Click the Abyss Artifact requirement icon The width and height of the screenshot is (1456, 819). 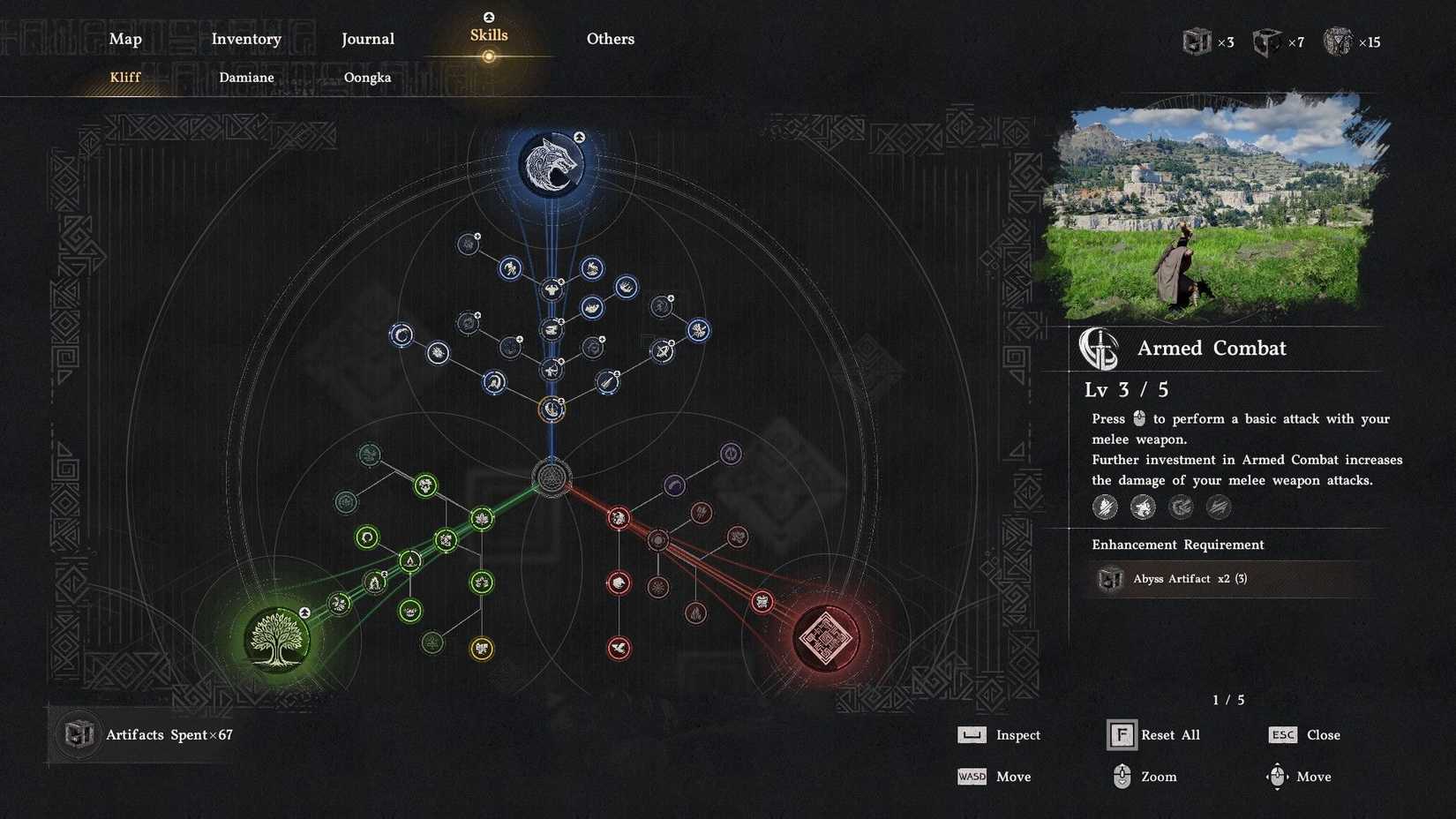[x=1110, y=579]
